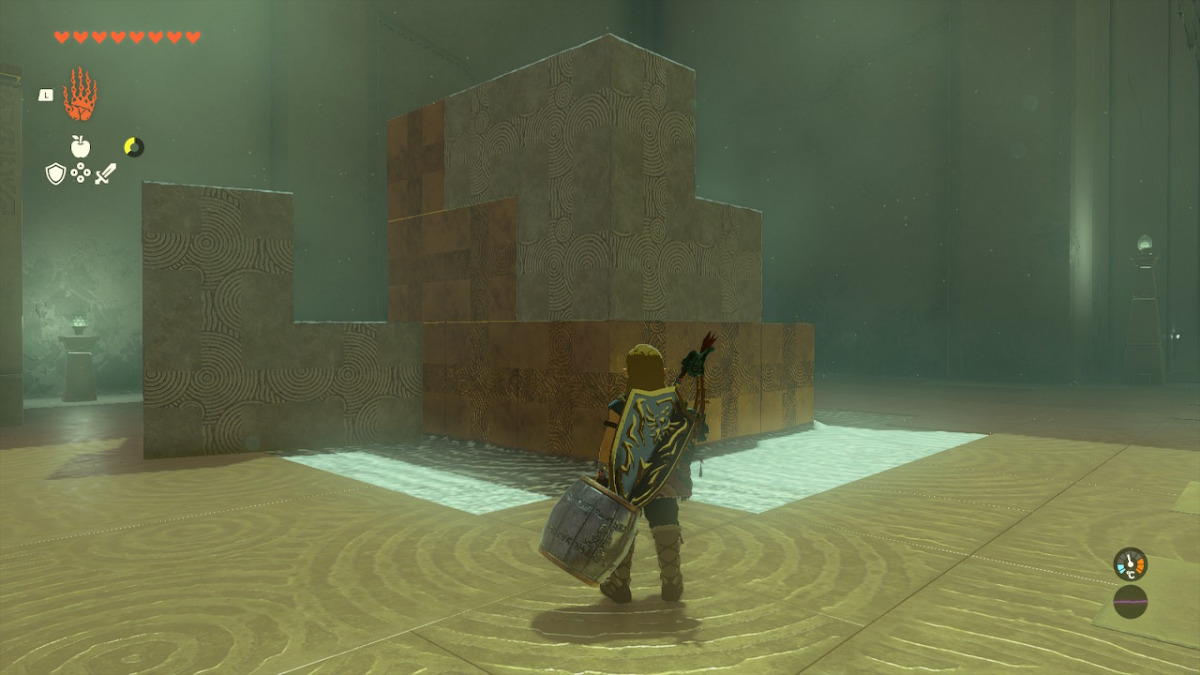Image resolution: width=1200 pixels, height=675 pixels.
Task: Choose the sword weapon icon
Action: pos(105,174)
